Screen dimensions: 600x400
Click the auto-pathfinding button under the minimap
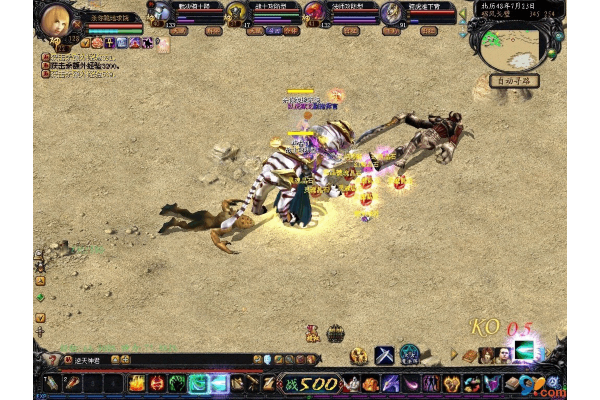pos(514,78)
